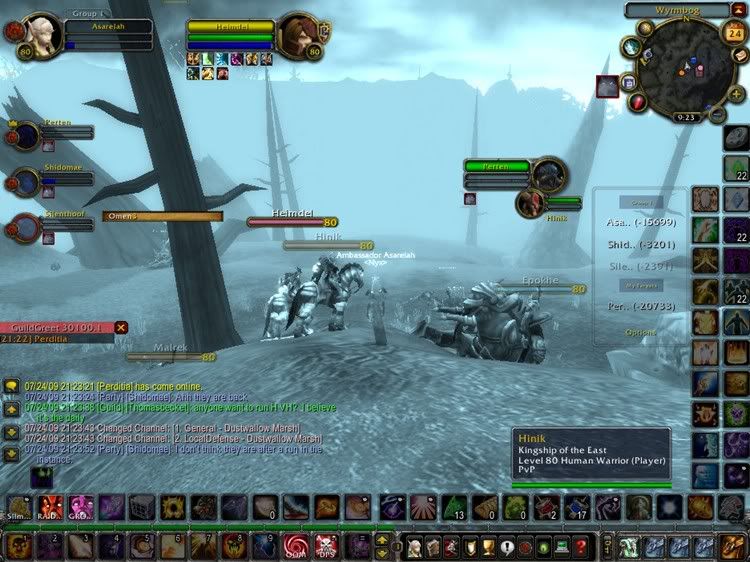Close the GuildGreet window
Viewport: 750px width, 562px height.
[121, 327]
